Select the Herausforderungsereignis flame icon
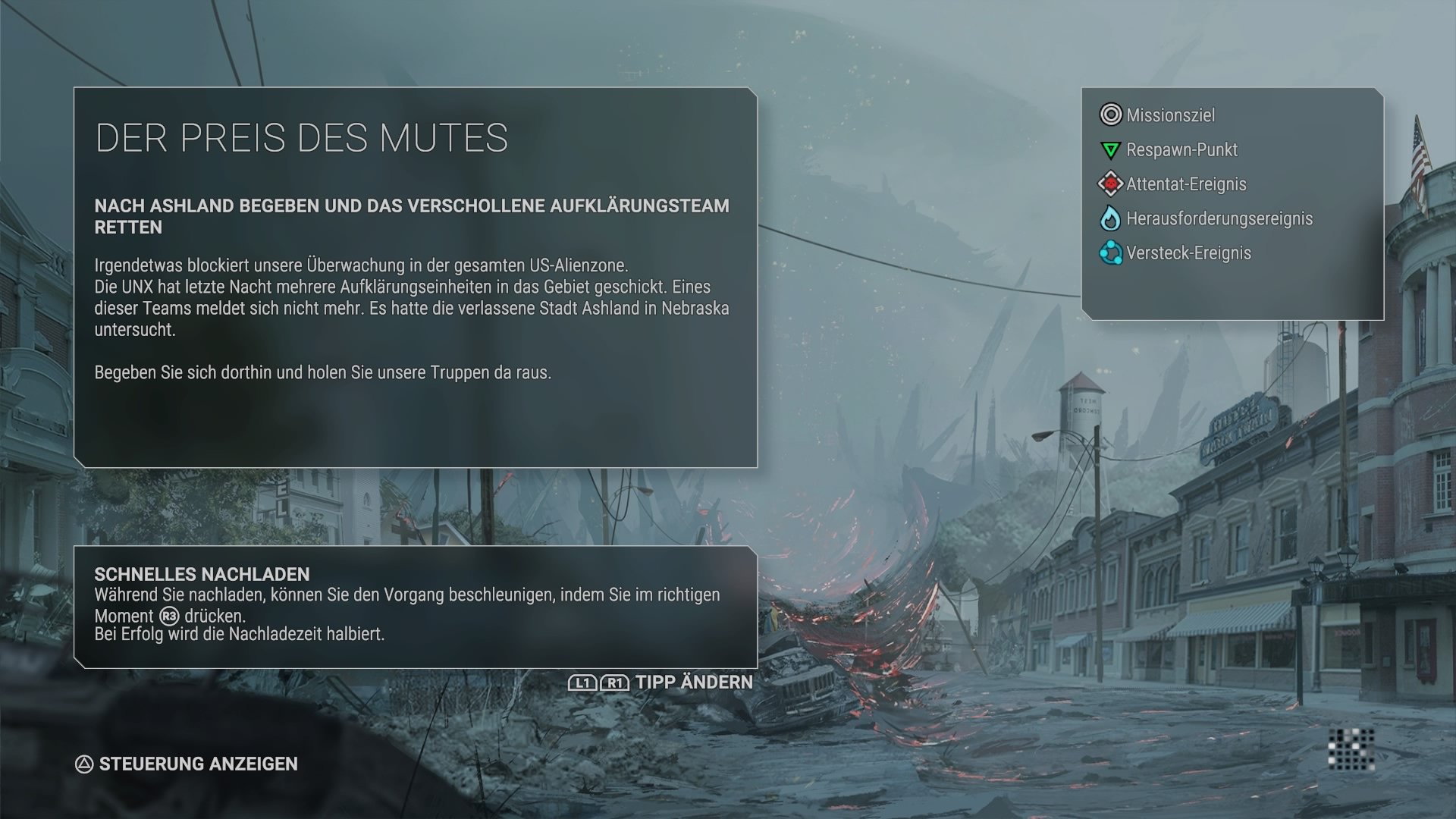 1109,218
